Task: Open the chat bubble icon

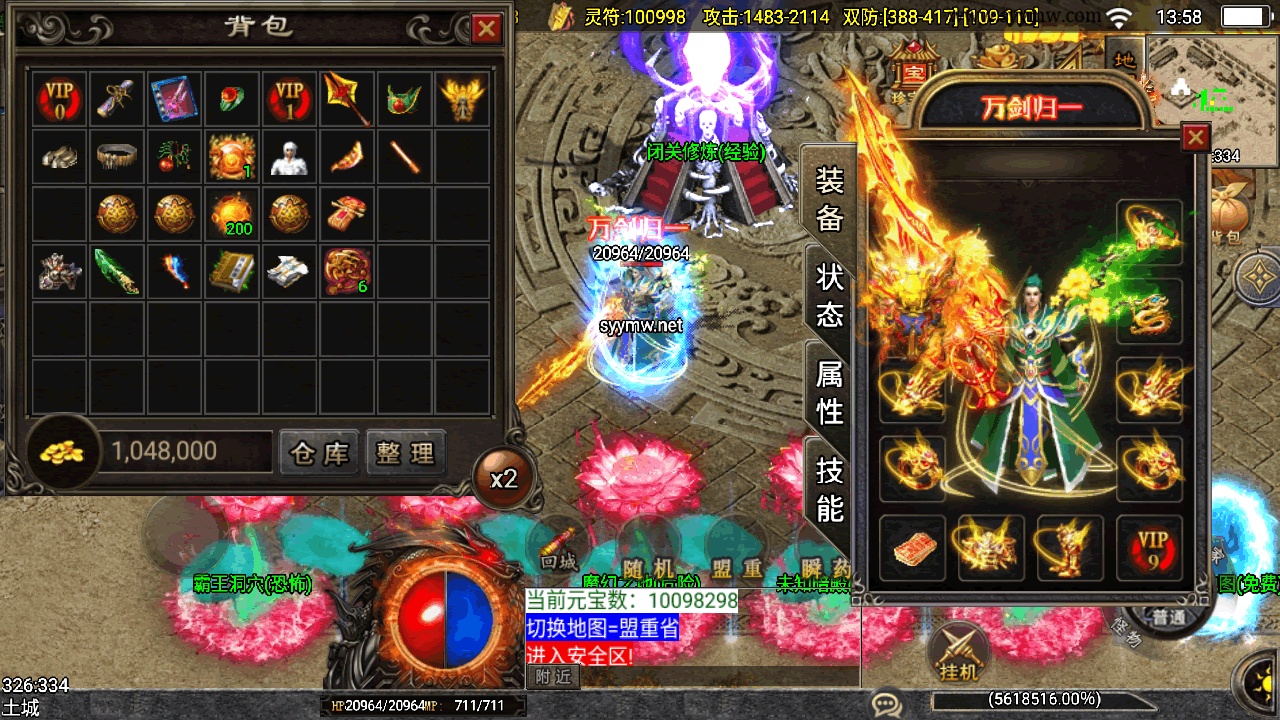Action: 885,703
